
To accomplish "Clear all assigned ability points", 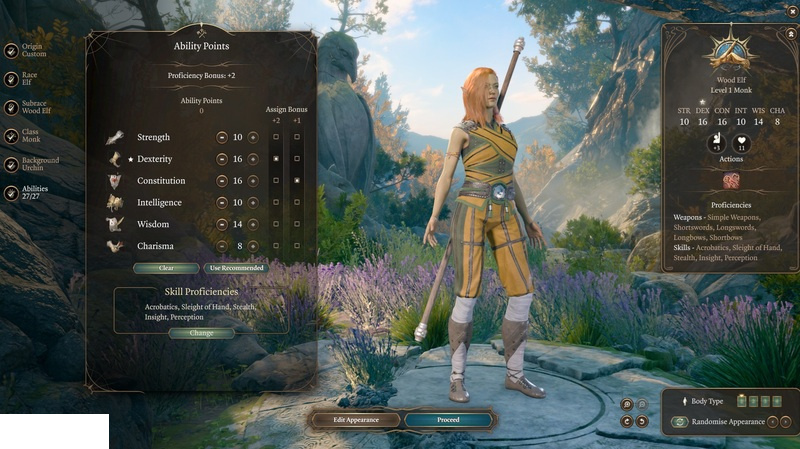I will [165, 268].
